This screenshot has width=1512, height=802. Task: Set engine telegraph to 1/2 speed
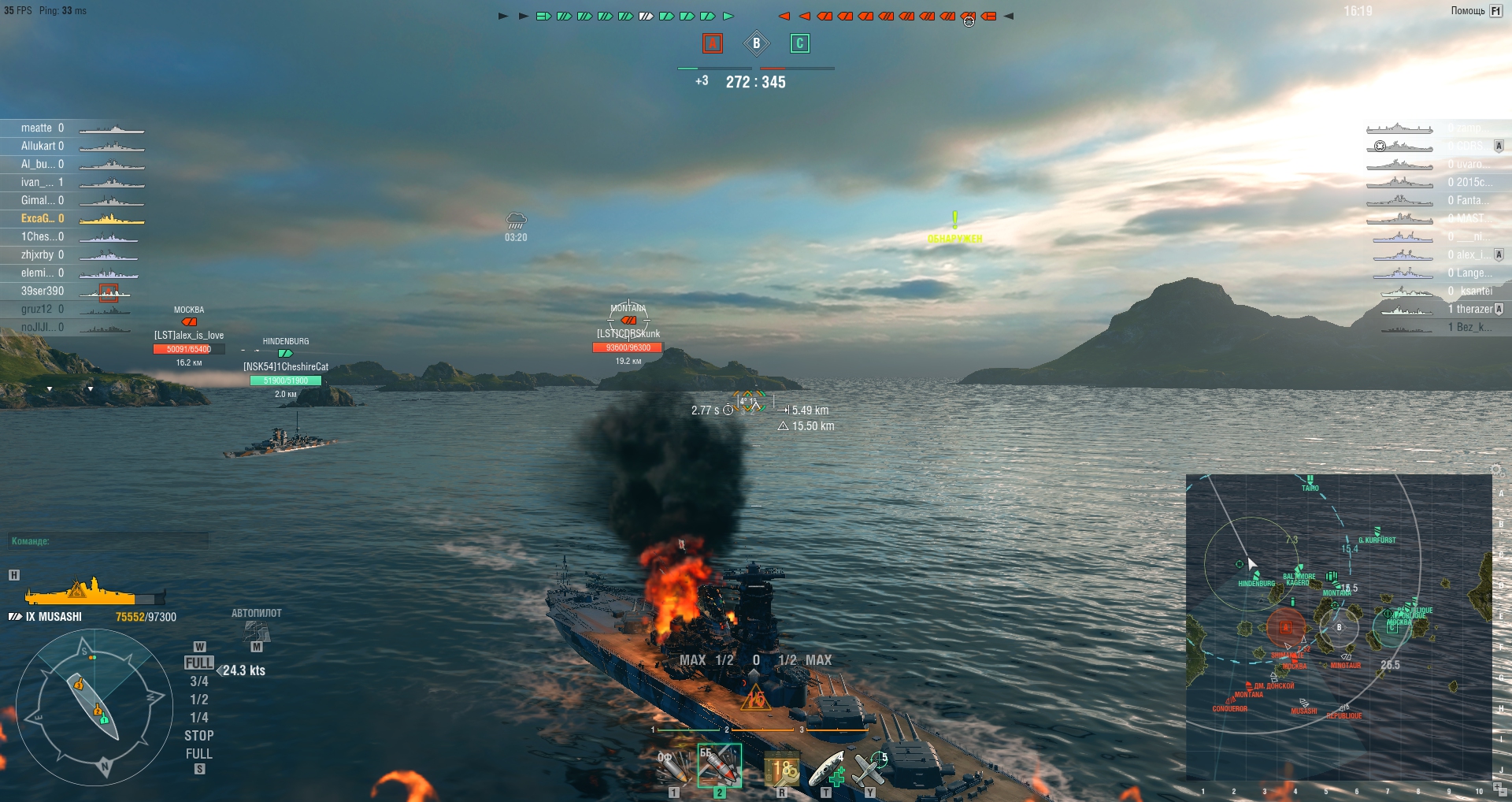click(199, 700)
